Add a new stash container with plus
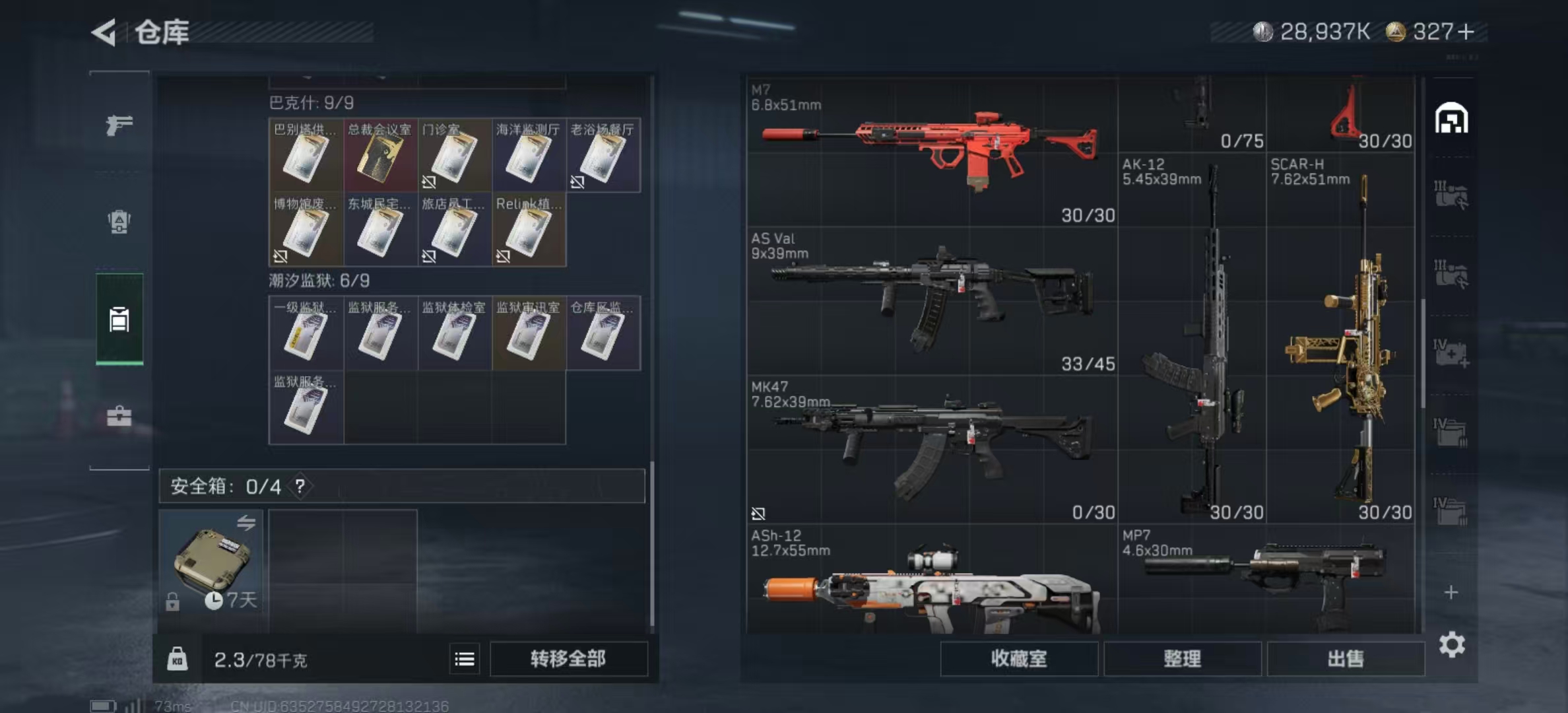Viewport: 1568px width, 713px height. [x=1451, y=592]
